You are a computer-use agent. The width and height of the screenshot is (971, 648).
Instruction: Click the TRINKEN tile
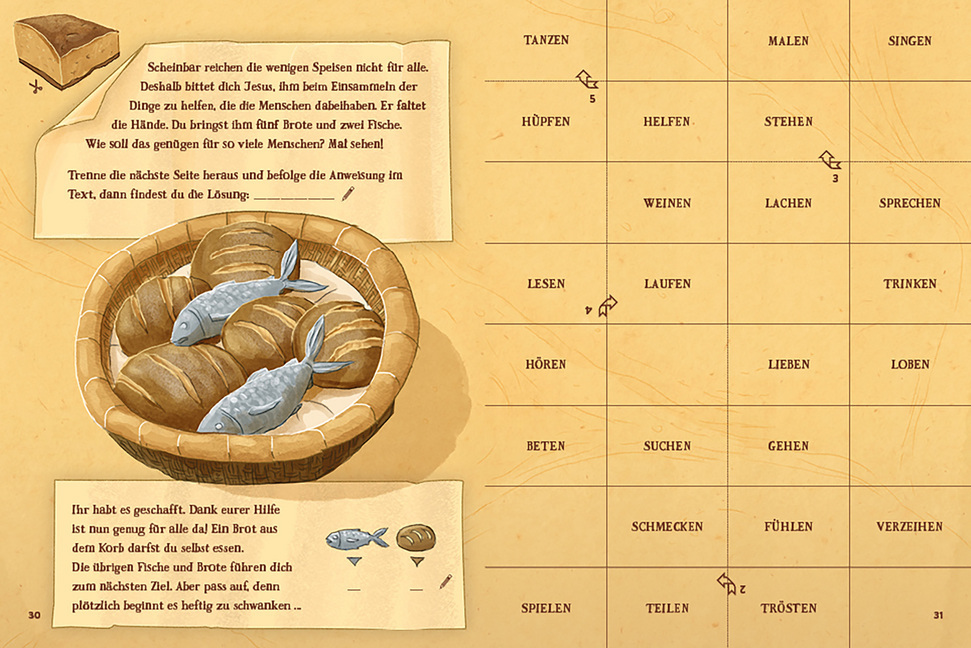909,284
